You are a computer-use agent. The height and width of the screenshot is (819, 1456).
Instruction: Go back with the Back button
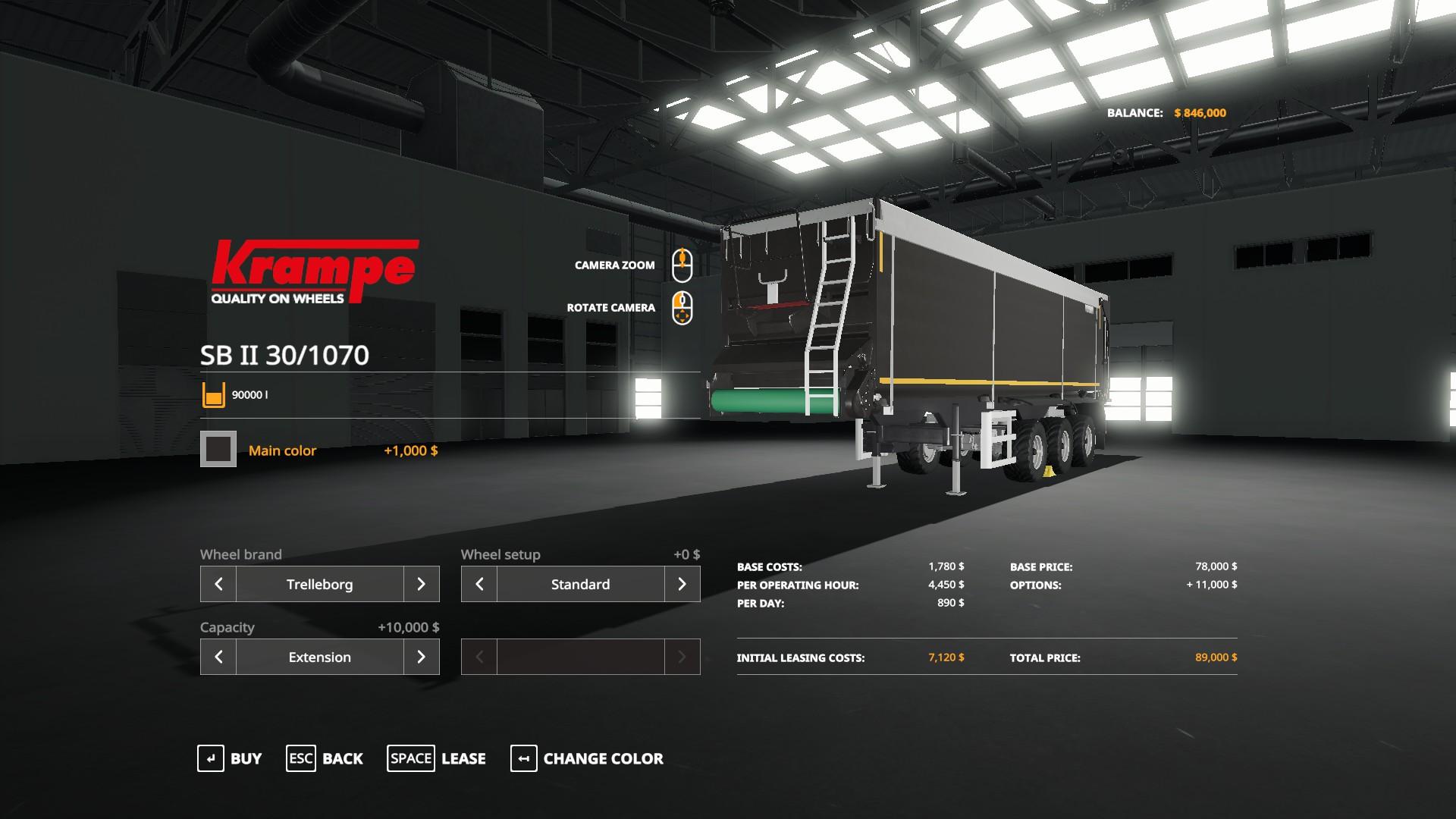(x=325, y=758)
